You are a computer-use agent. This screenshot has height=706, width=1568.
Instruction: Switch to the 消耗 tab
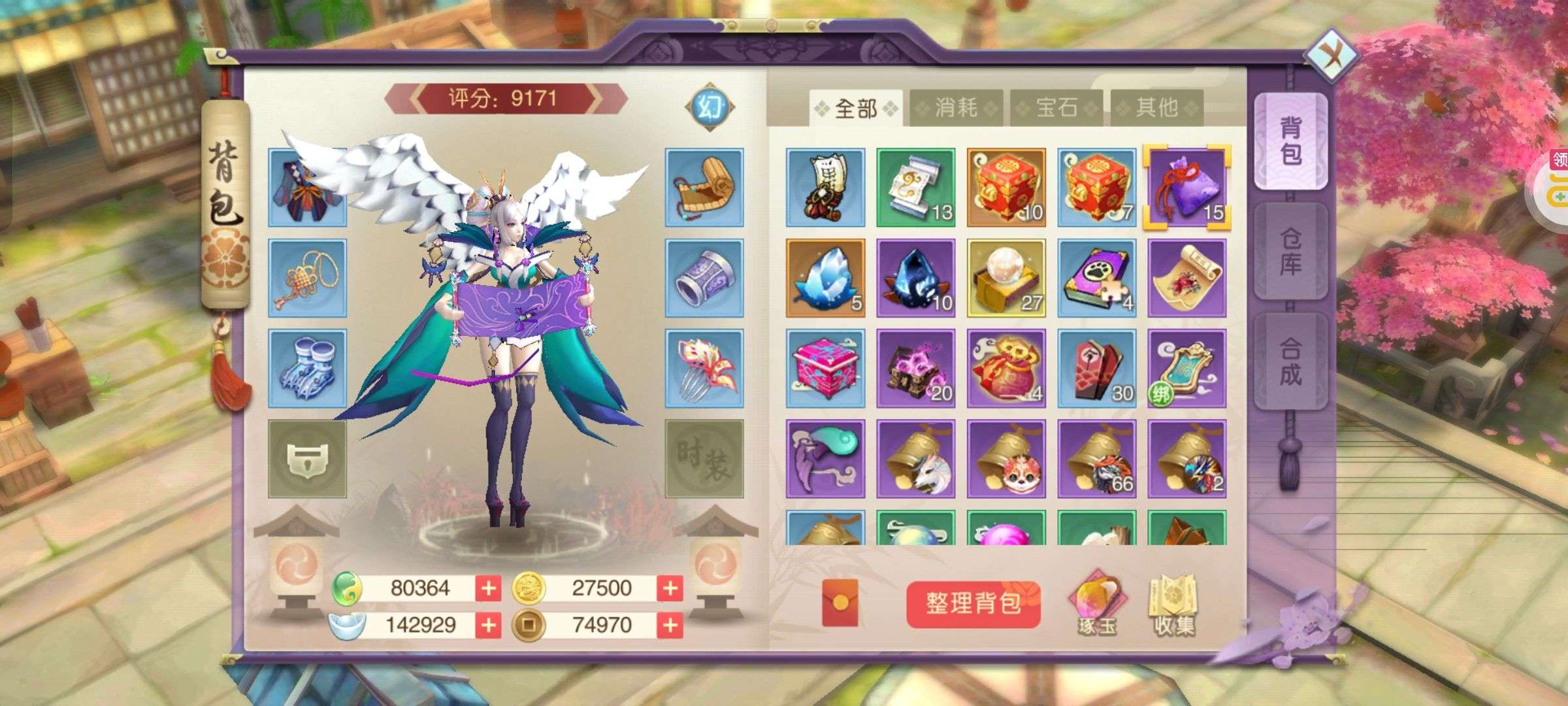(956, 108)
